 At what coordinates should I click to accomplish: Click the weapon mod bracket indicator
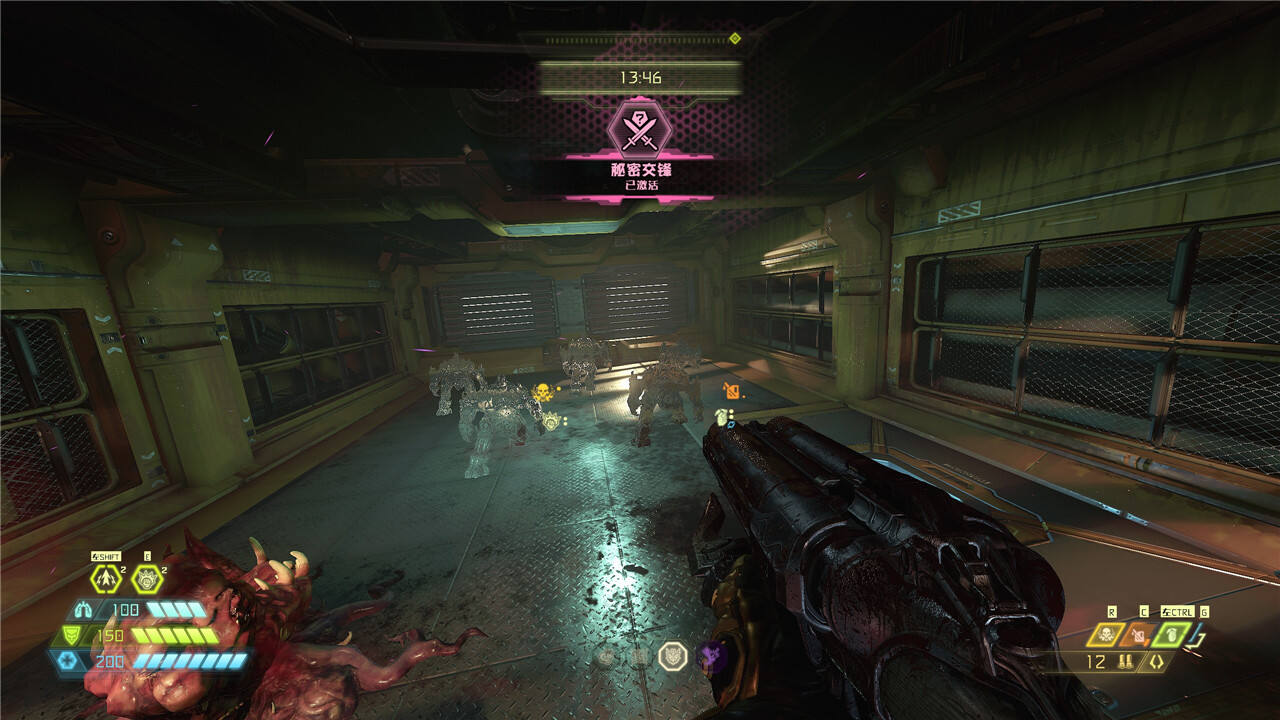tap(1156, 662)
